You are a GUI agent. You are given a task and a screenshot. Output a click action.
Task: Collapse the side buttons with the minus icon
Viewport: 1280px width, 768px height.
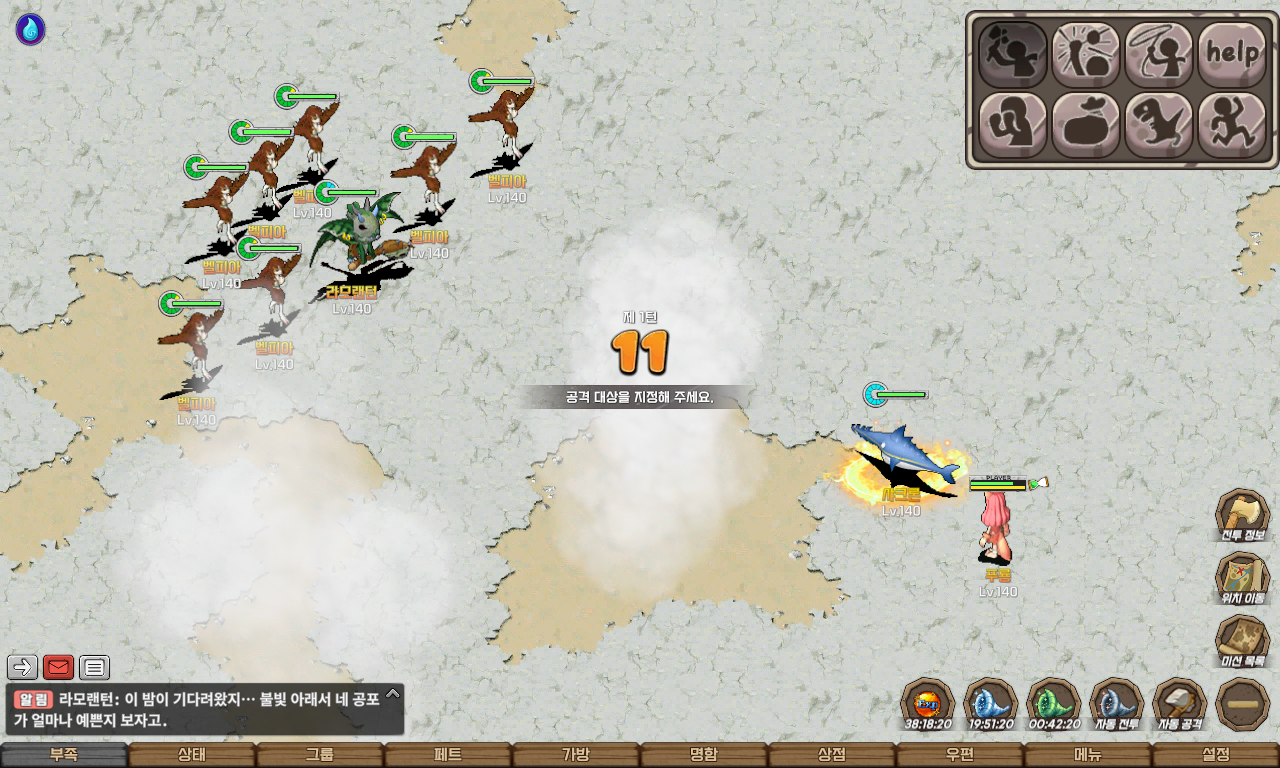coord(1242,704)
